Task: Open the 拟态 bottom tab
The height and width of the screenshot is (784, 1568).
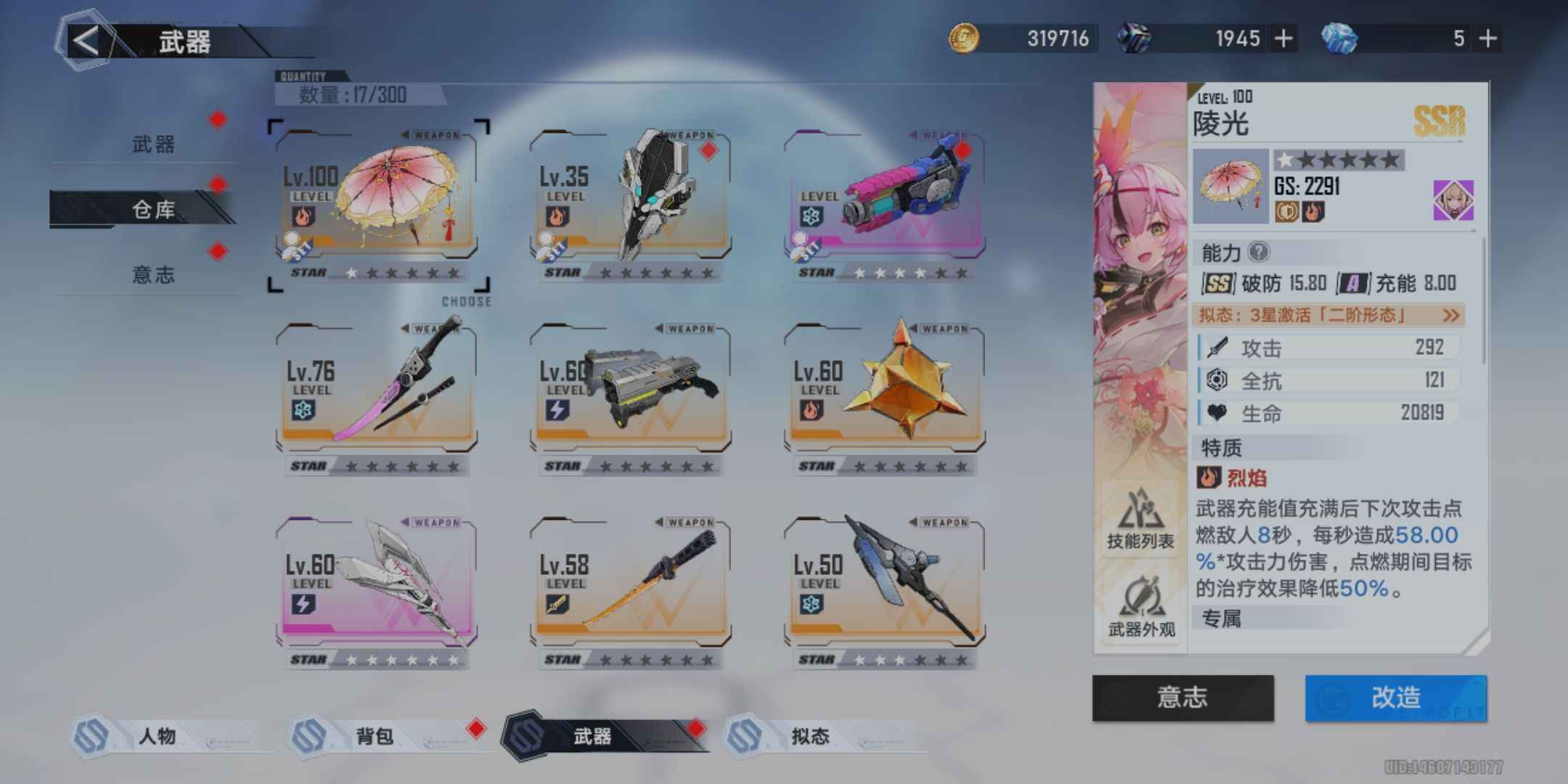Action: click(810, 736)
